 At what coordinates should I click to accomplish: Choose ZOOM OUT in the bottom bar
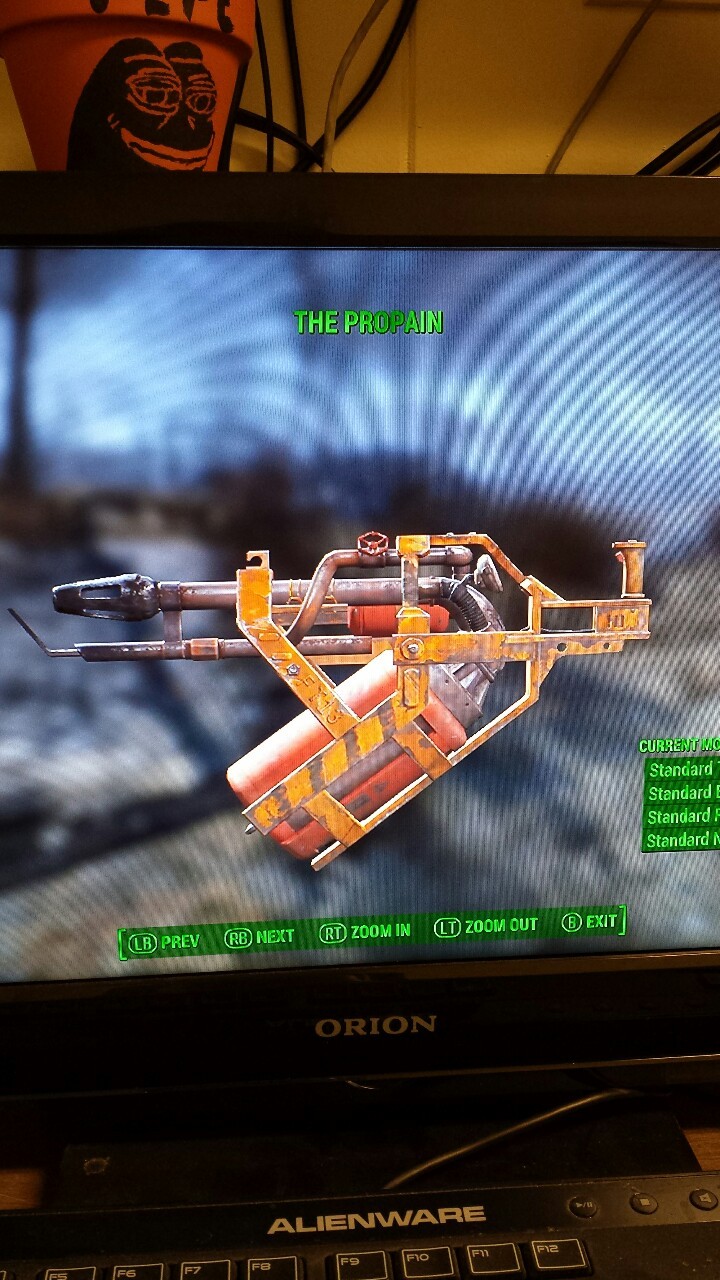(x=486, y=926)
